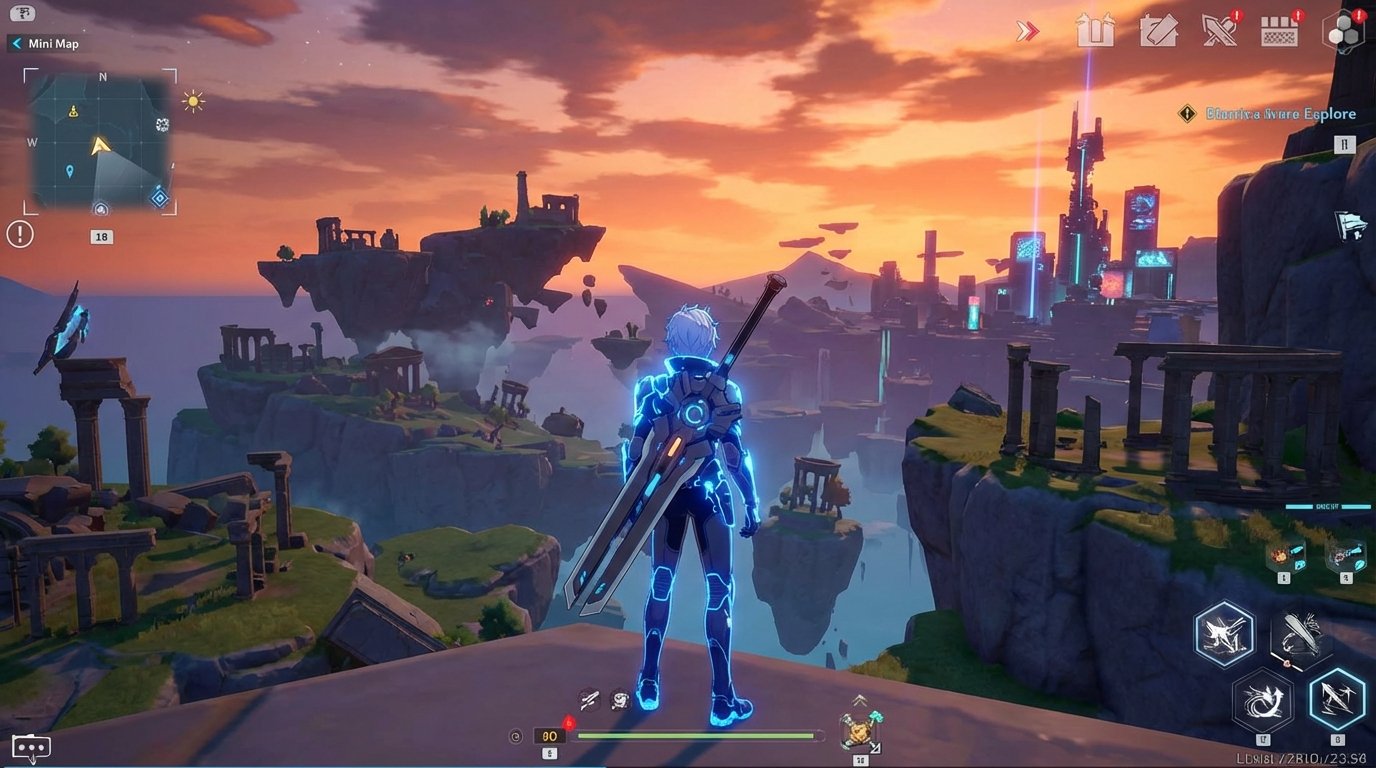The height and width of the screenshot is (768, 1376).
Task: Click the level 18 badge under the minimap
Action: (100, 236)
